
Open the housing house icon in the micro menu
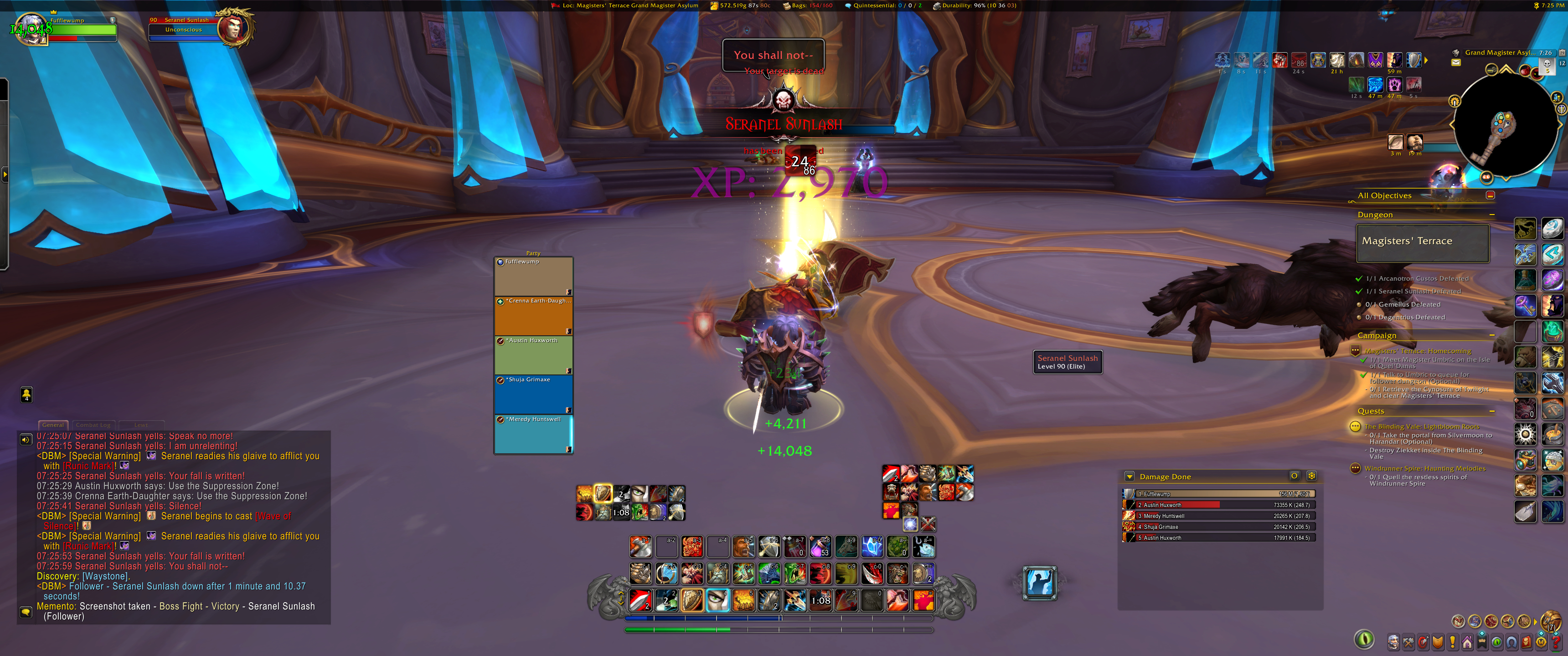click(x=1467, y=641)
